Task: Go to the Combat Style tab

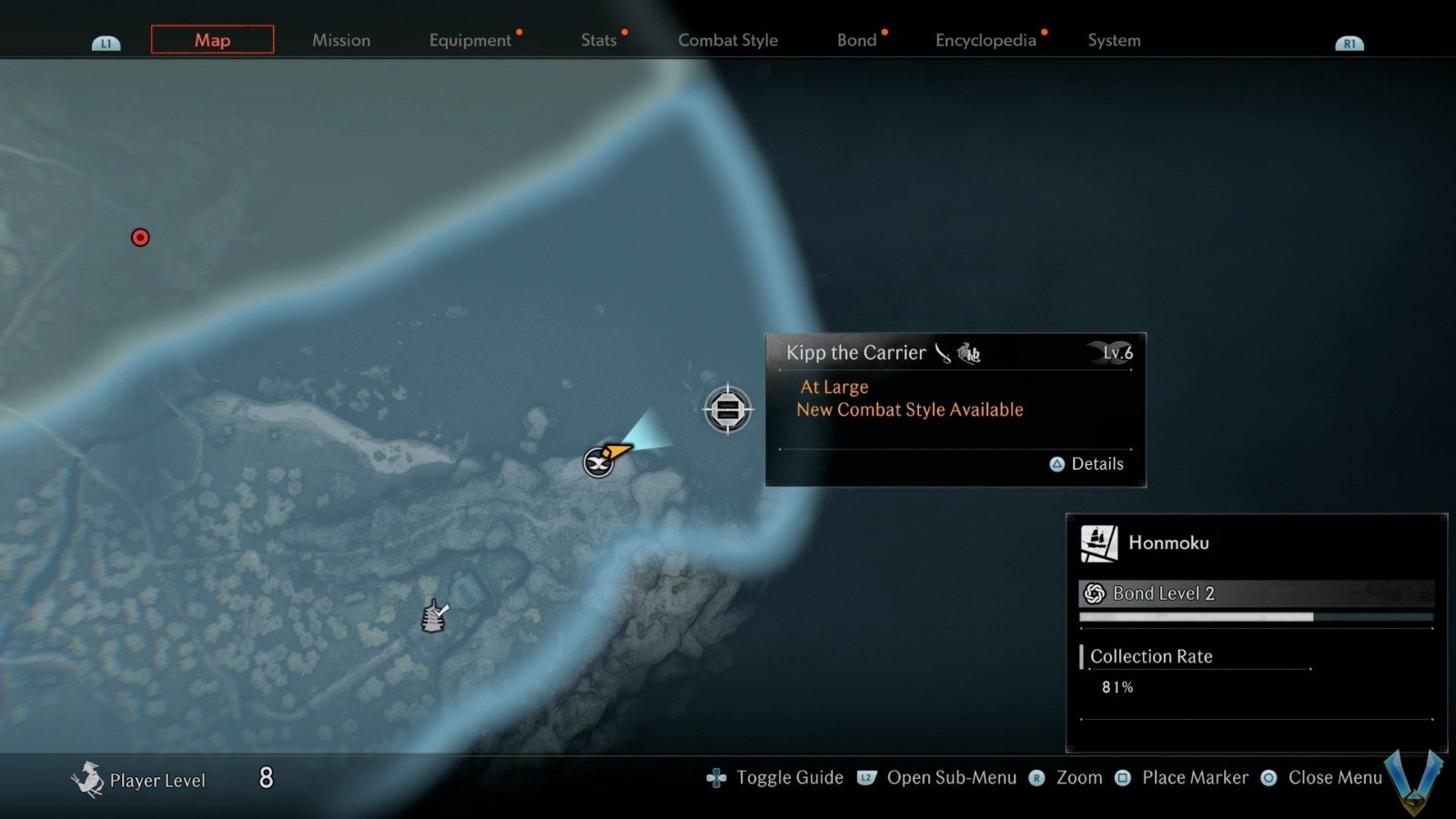Action: point(728,40)
